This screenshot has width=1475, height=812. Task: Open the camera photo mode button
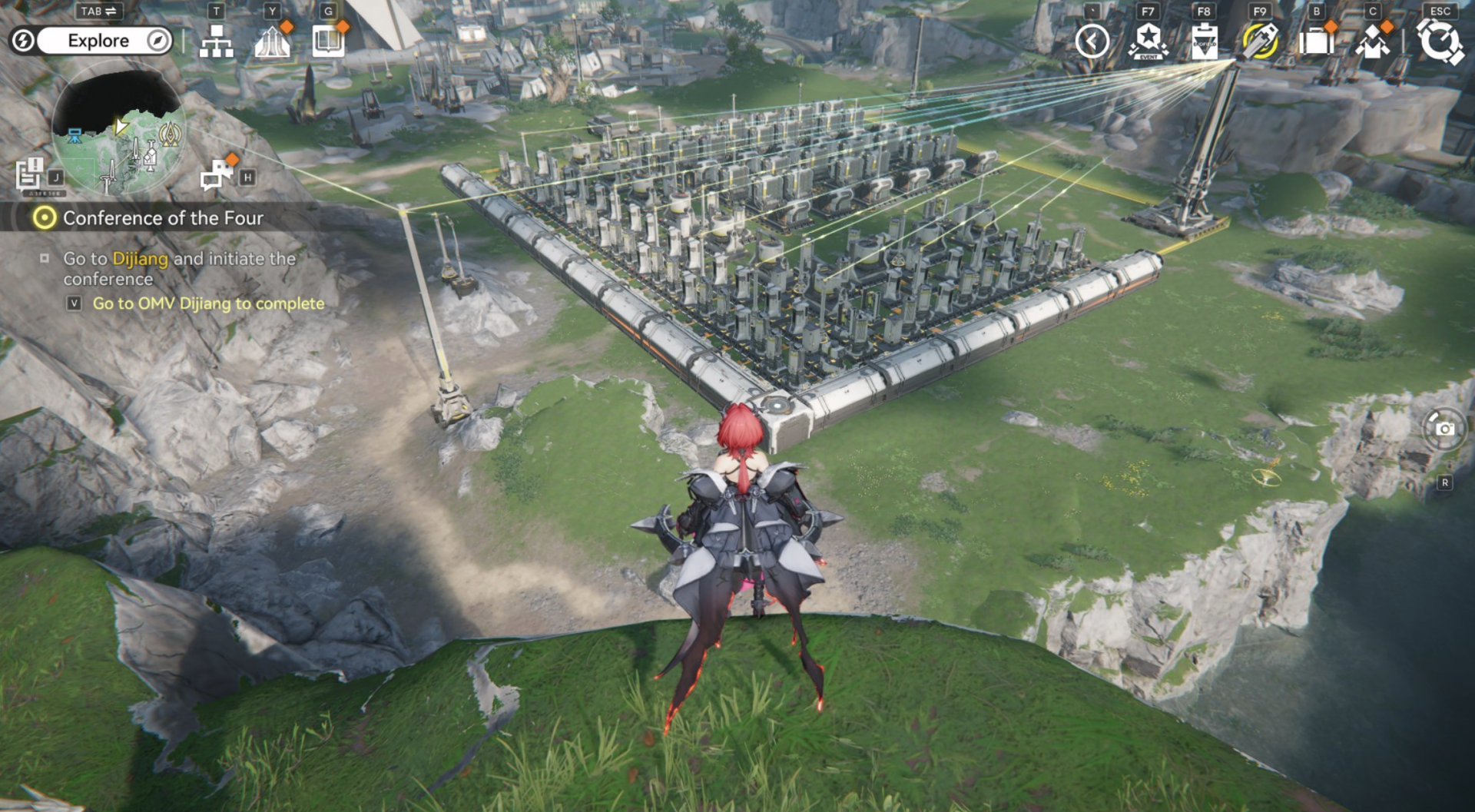pos(1444,429)
